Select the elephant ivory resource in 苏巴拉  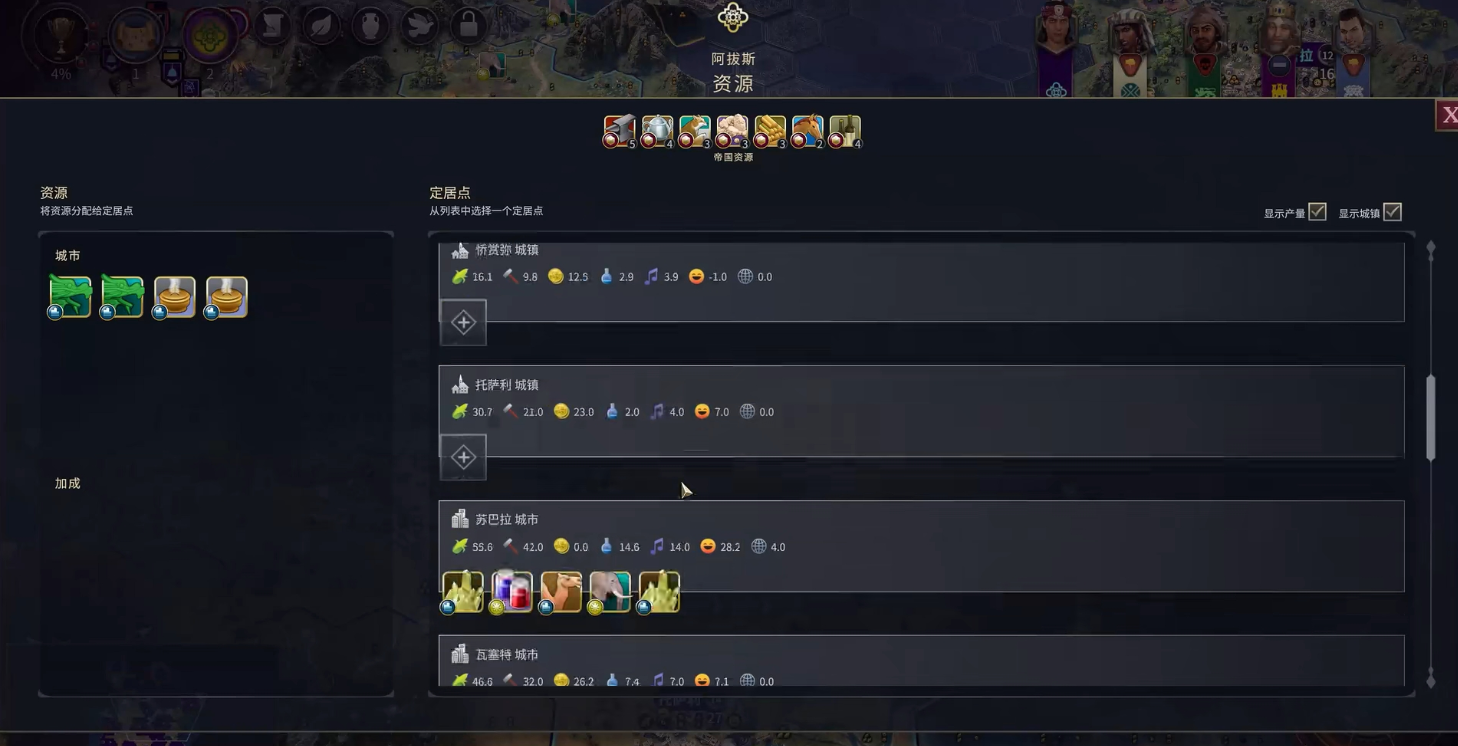coord(610,590)
